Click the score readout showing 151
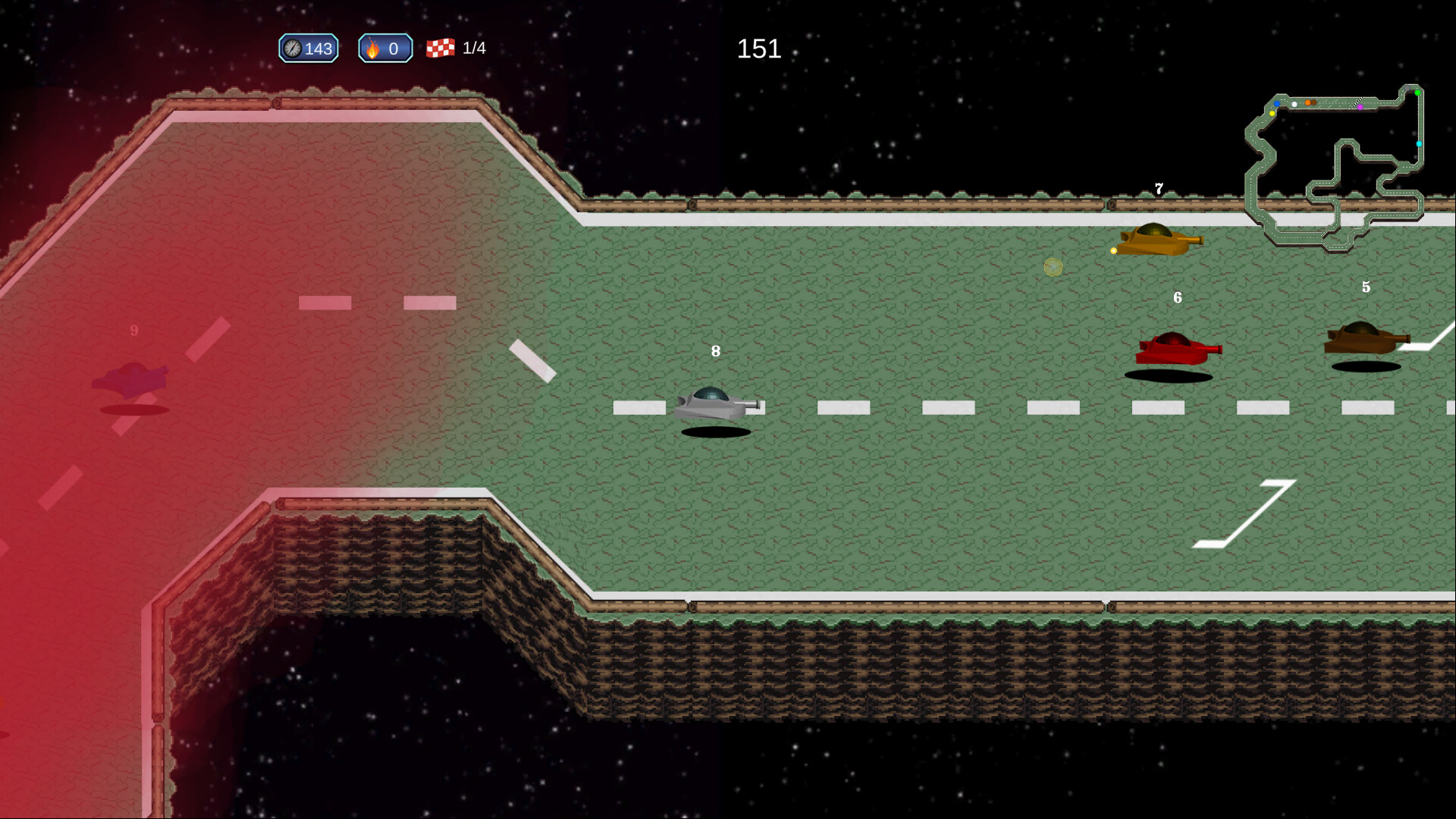 tap(759, 48)
